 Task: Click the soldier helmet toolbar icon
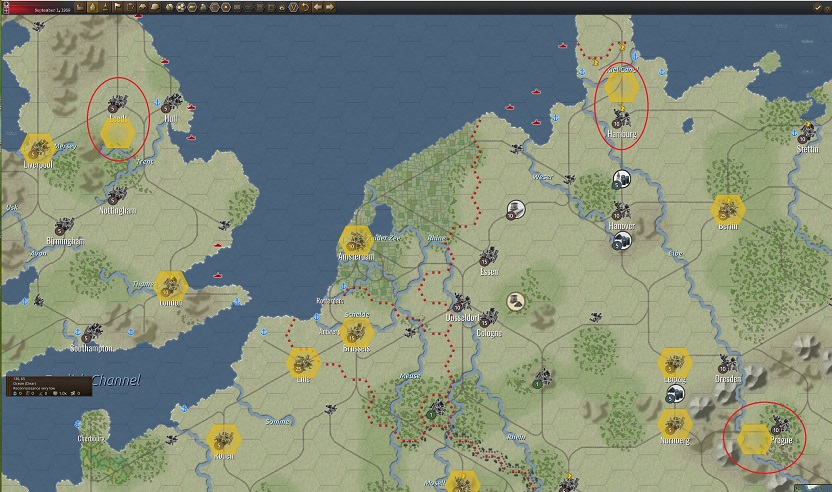point(155,7)
